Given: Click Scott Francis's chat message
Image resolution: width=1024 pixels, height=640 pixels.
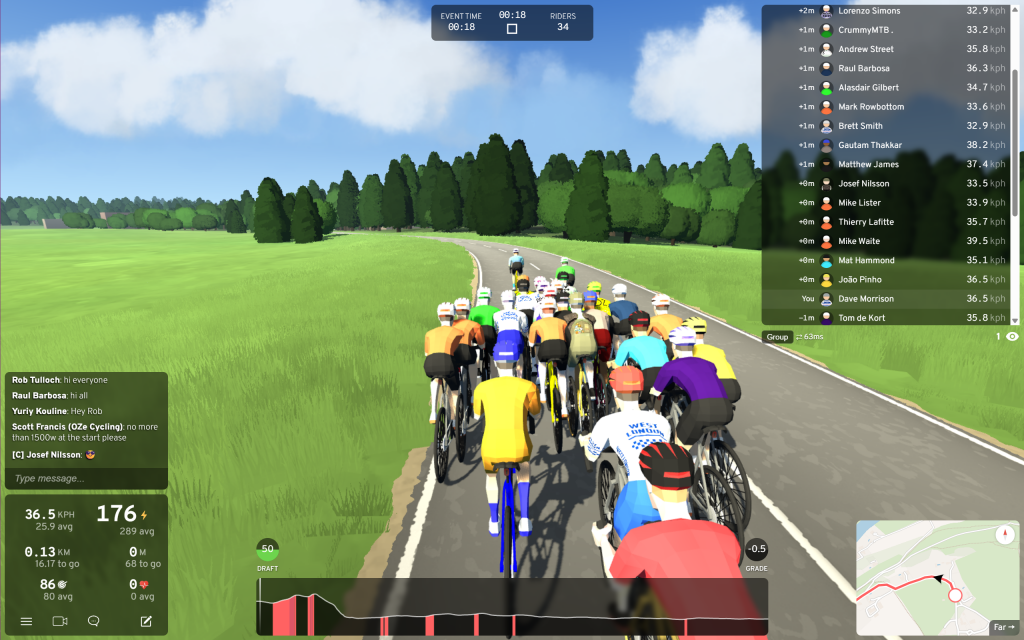Looking at the screenshot, I should point(85,432).
